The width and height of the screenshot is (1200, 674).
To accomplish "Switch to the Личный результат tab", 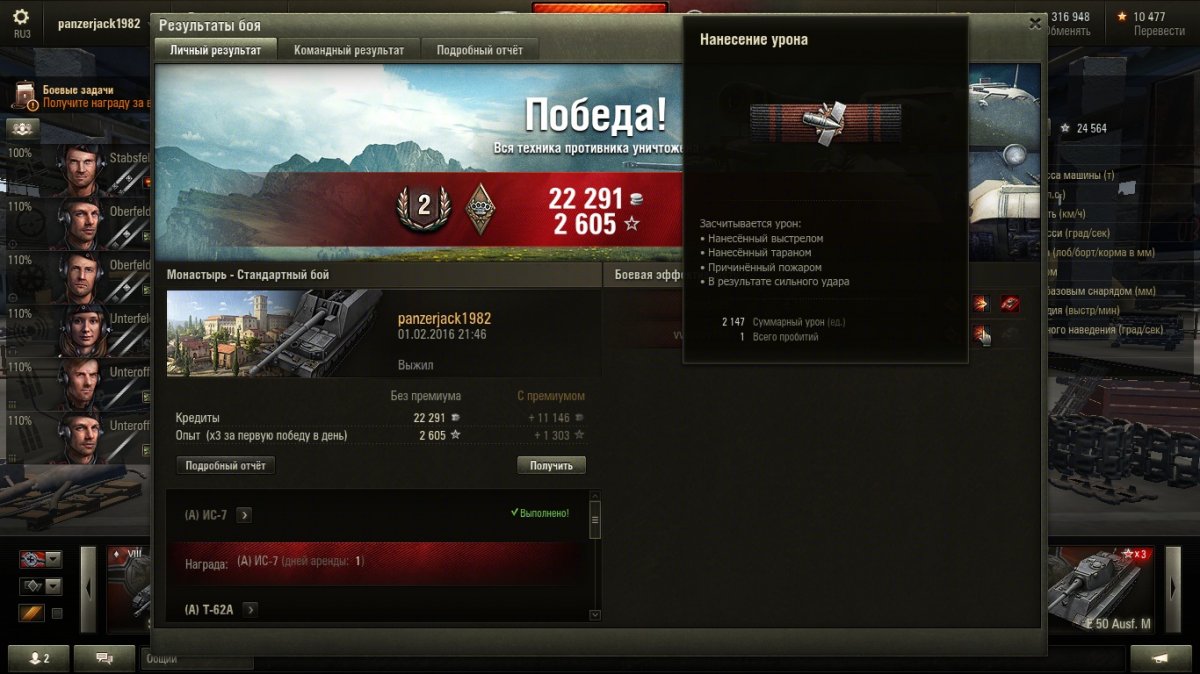I will coord(215,50).
